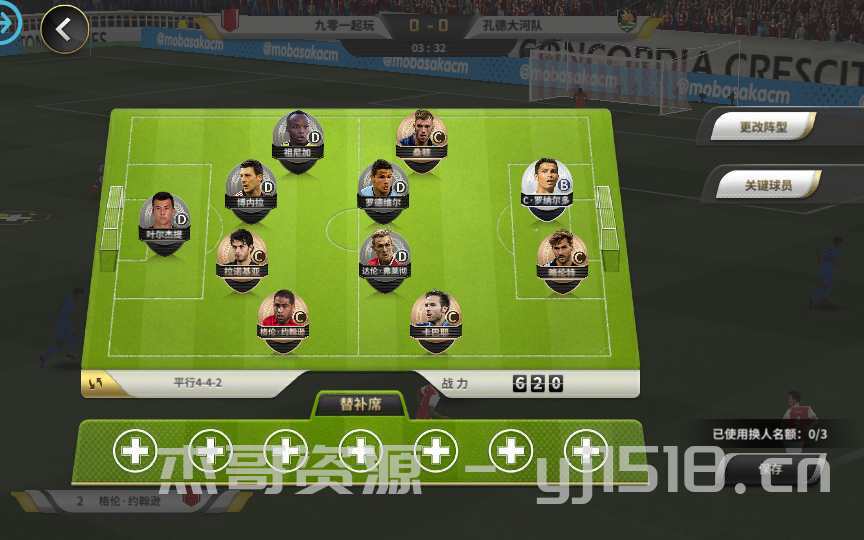Image resolution: width=864 pixels, height=540 pixels.
Task: Select the 罗德维尔 midfielder token
Action: pos(384,183)
